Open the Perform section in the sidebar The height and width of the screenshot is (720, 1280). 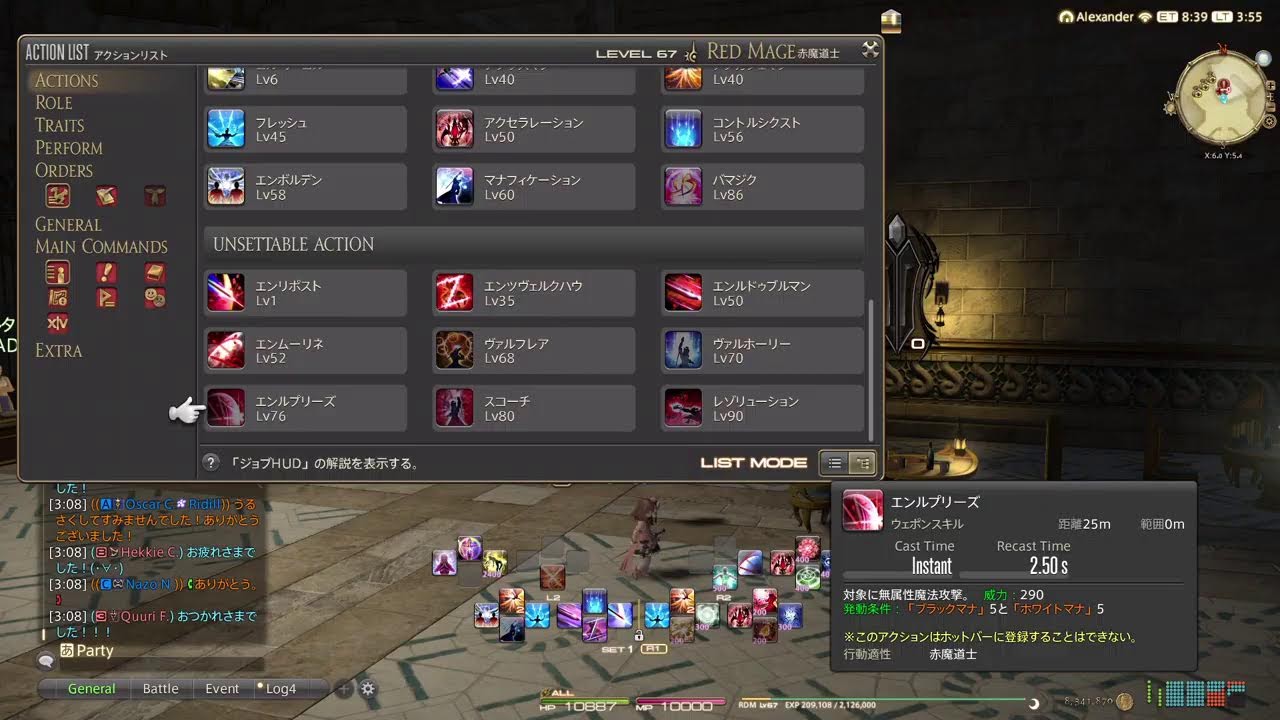[x=69, y=147]
